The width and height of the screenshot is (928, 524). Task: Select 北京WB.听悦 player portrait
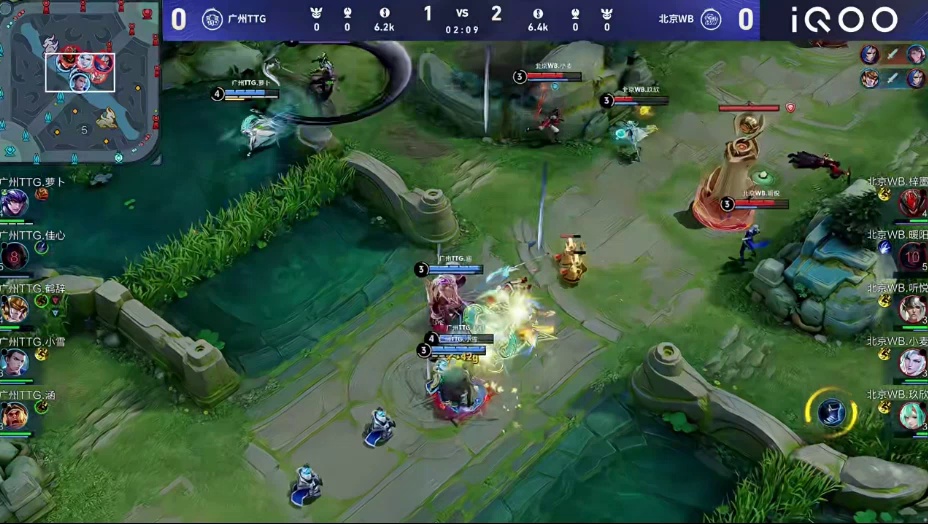(x=912, y=309)
